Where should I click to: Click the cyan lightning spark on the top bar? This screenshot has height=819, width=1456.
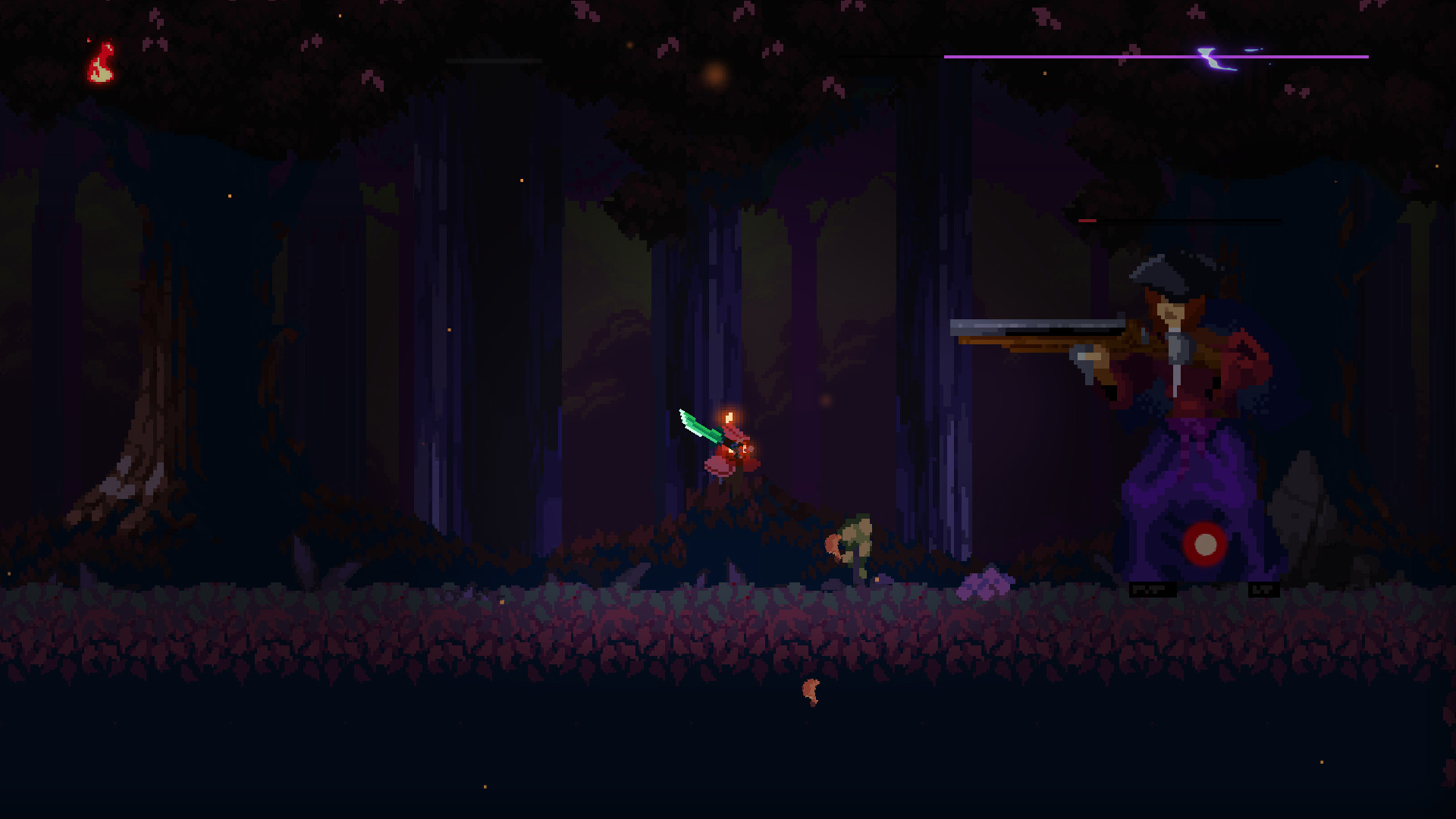point(1210,55)
